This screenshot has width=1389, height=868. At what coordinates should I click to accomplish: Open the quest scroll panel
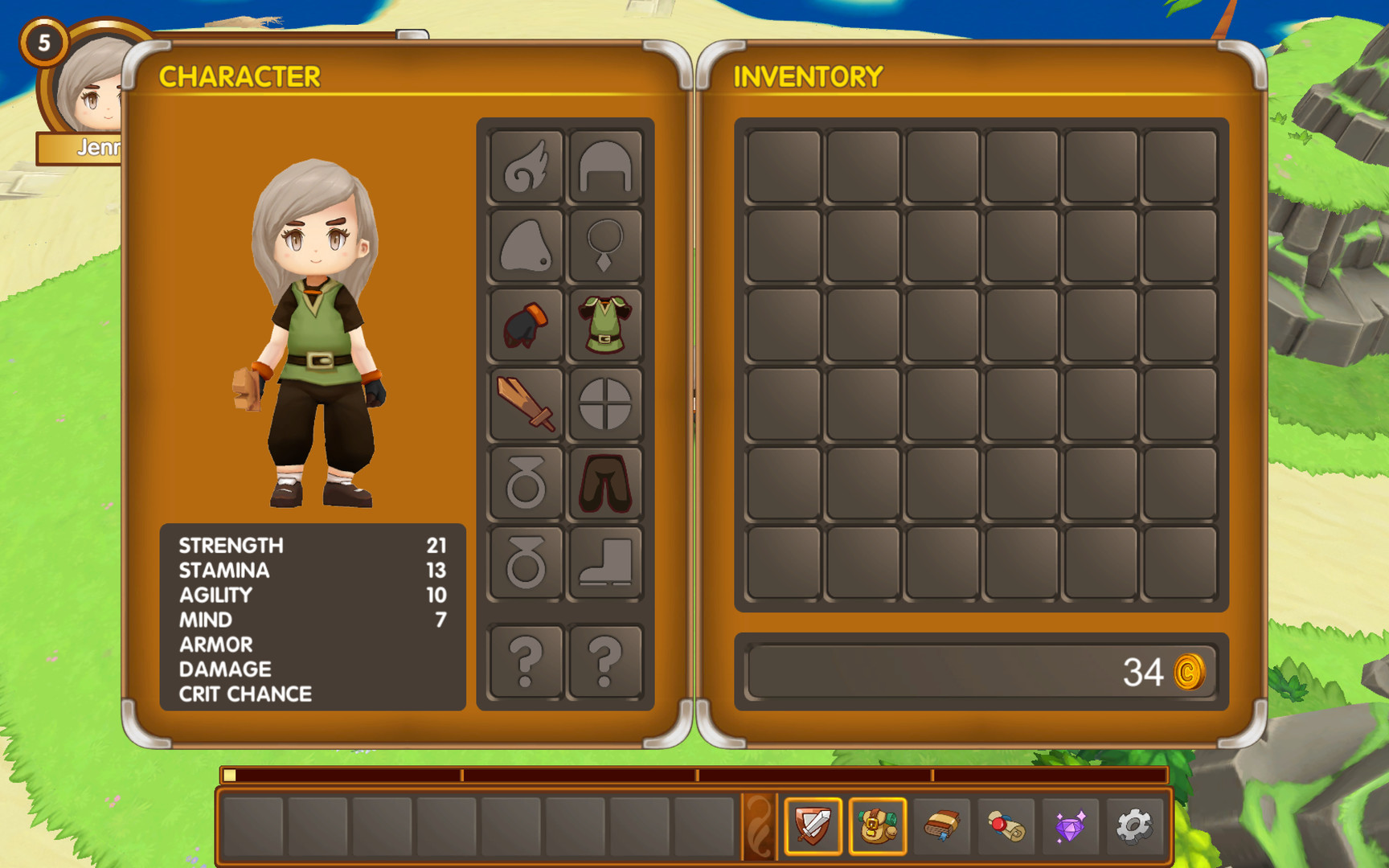[x=1006, y=825]
